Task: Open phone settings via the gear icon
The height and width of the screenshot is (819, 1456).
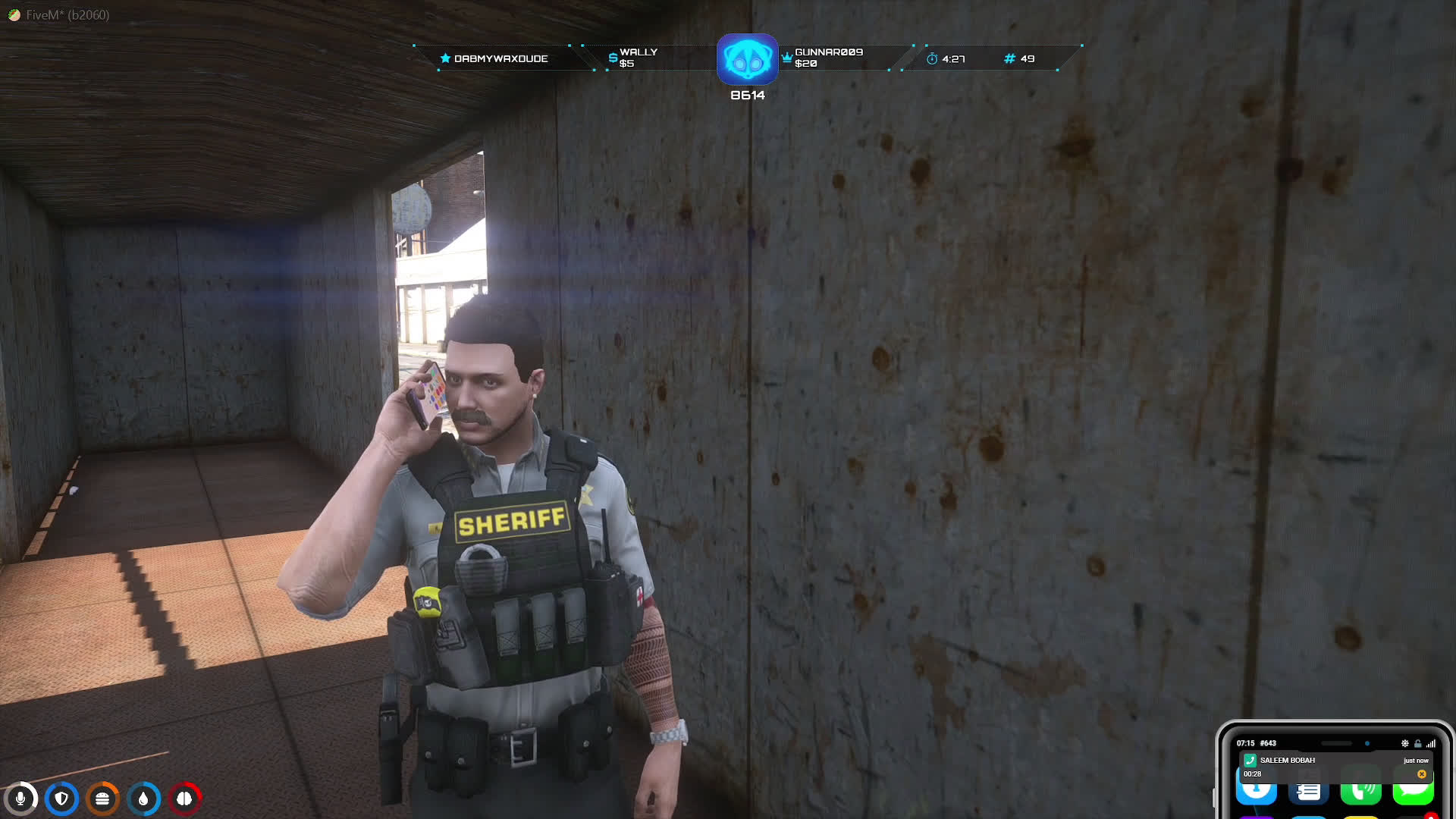Action: [1404, 743]
